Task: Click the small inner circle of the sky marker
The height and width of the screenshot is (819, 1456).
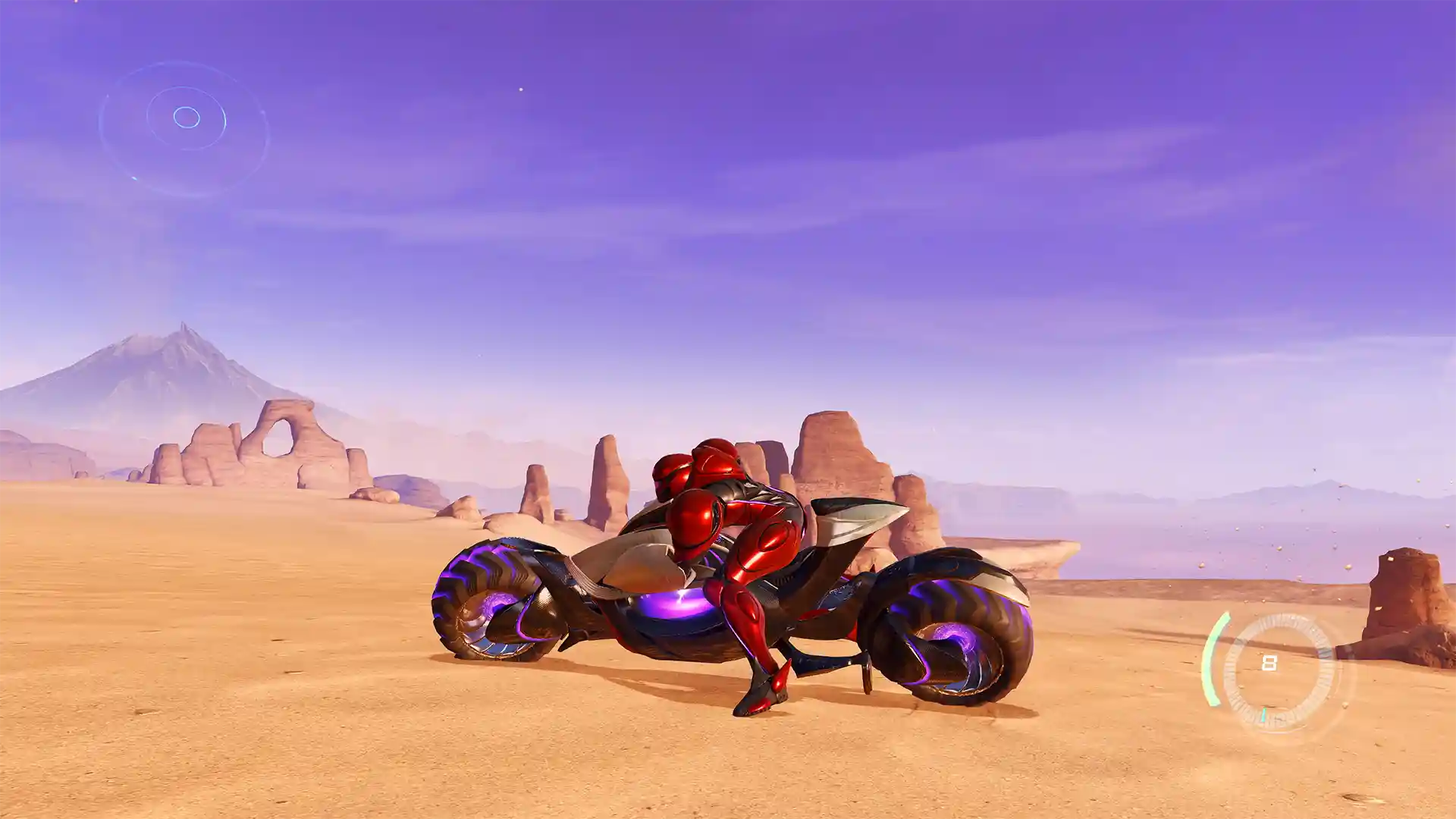Action: [187, 117]
